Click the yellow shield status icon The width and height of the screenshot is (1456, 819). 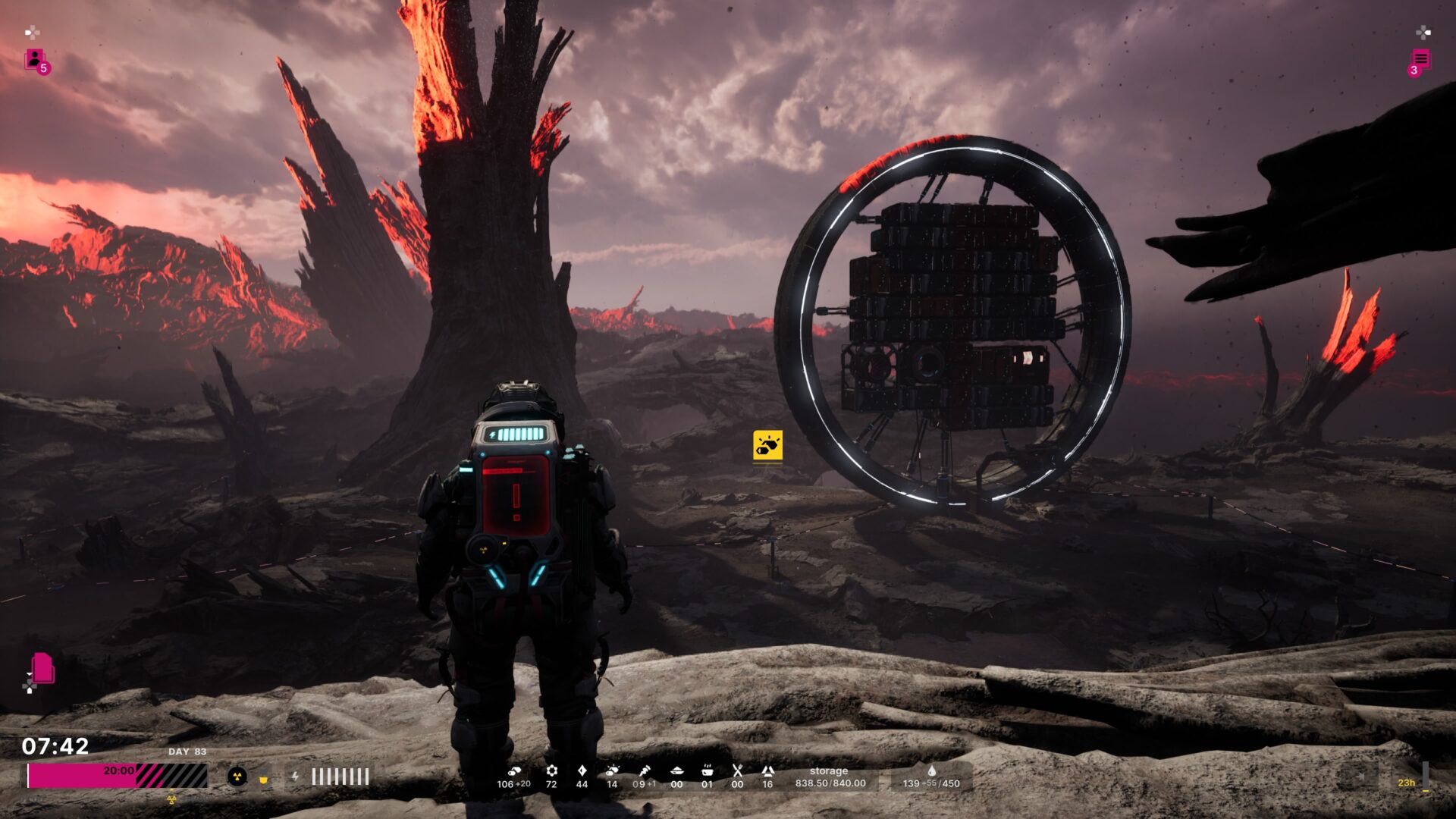click(x=264, y=778)
